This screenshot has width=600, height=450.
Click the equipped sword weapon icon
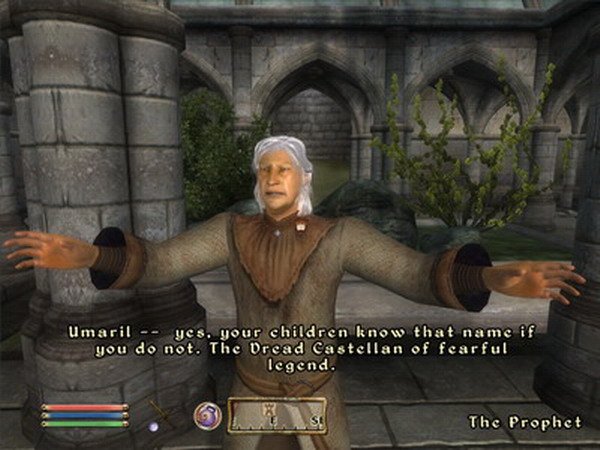(160, 412)
